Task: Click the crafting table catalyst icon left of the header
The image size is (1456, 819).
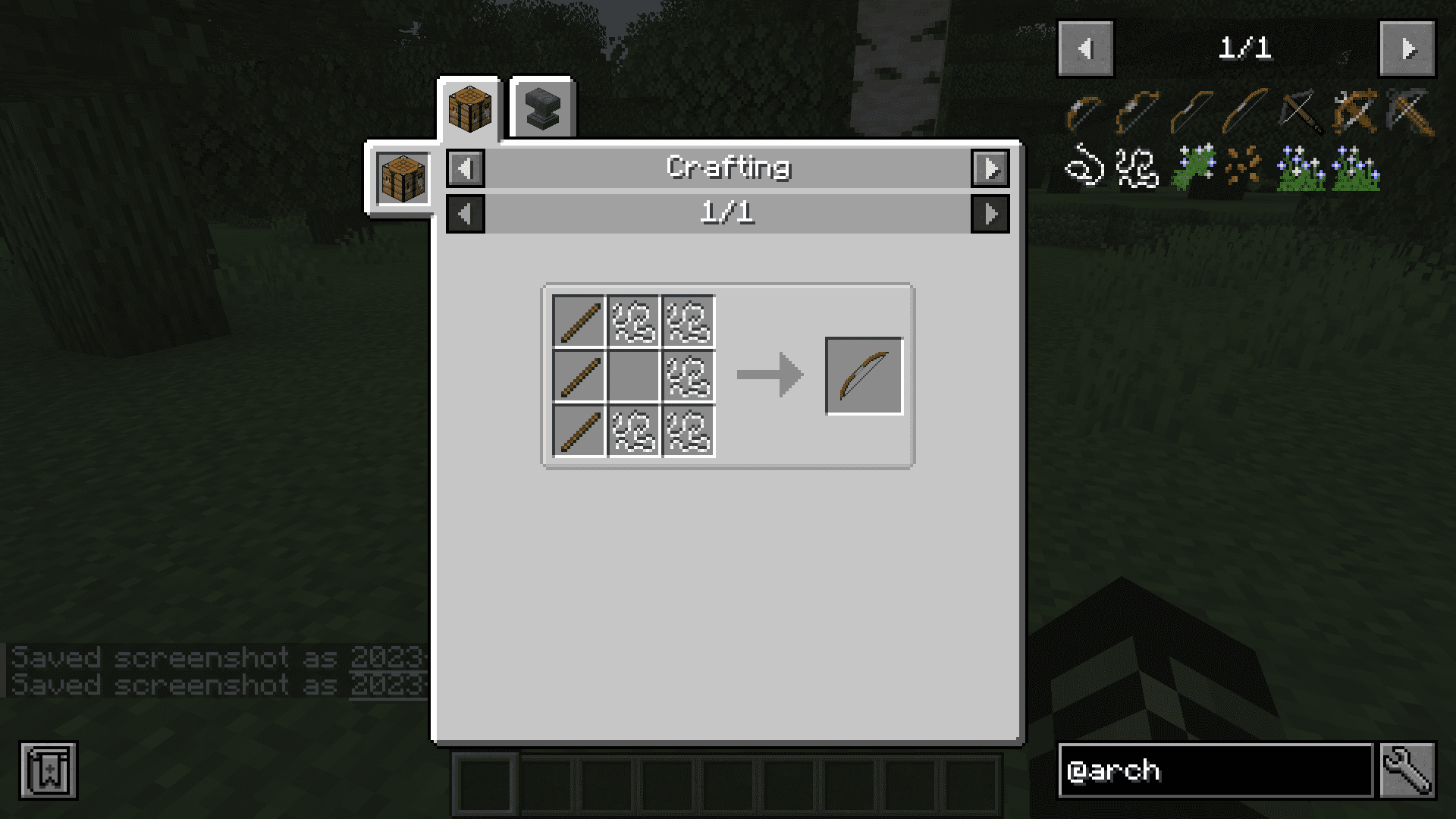Action: click(x=403, y=178)
